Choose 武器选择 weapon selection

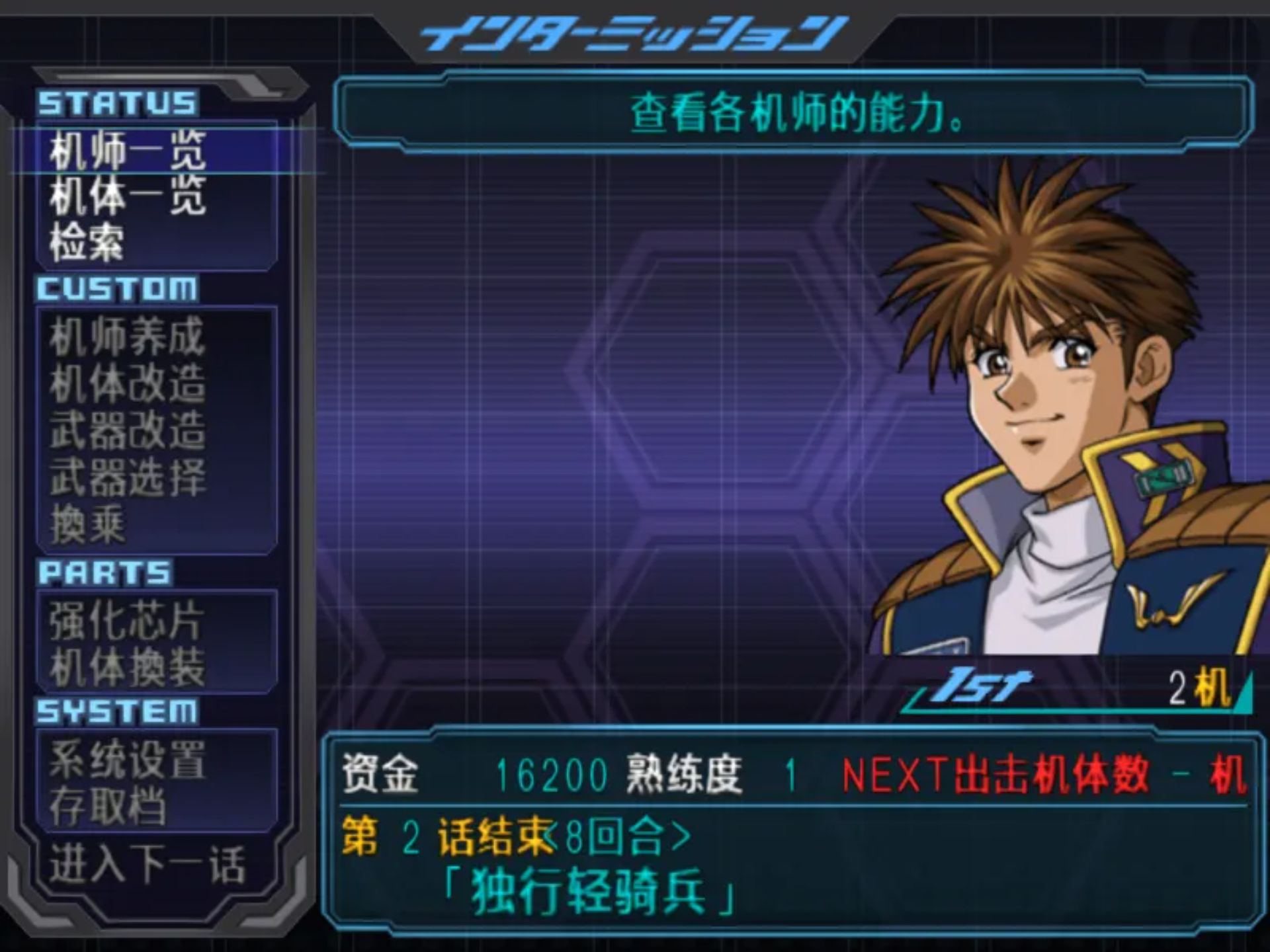click(x=128, y=477)
